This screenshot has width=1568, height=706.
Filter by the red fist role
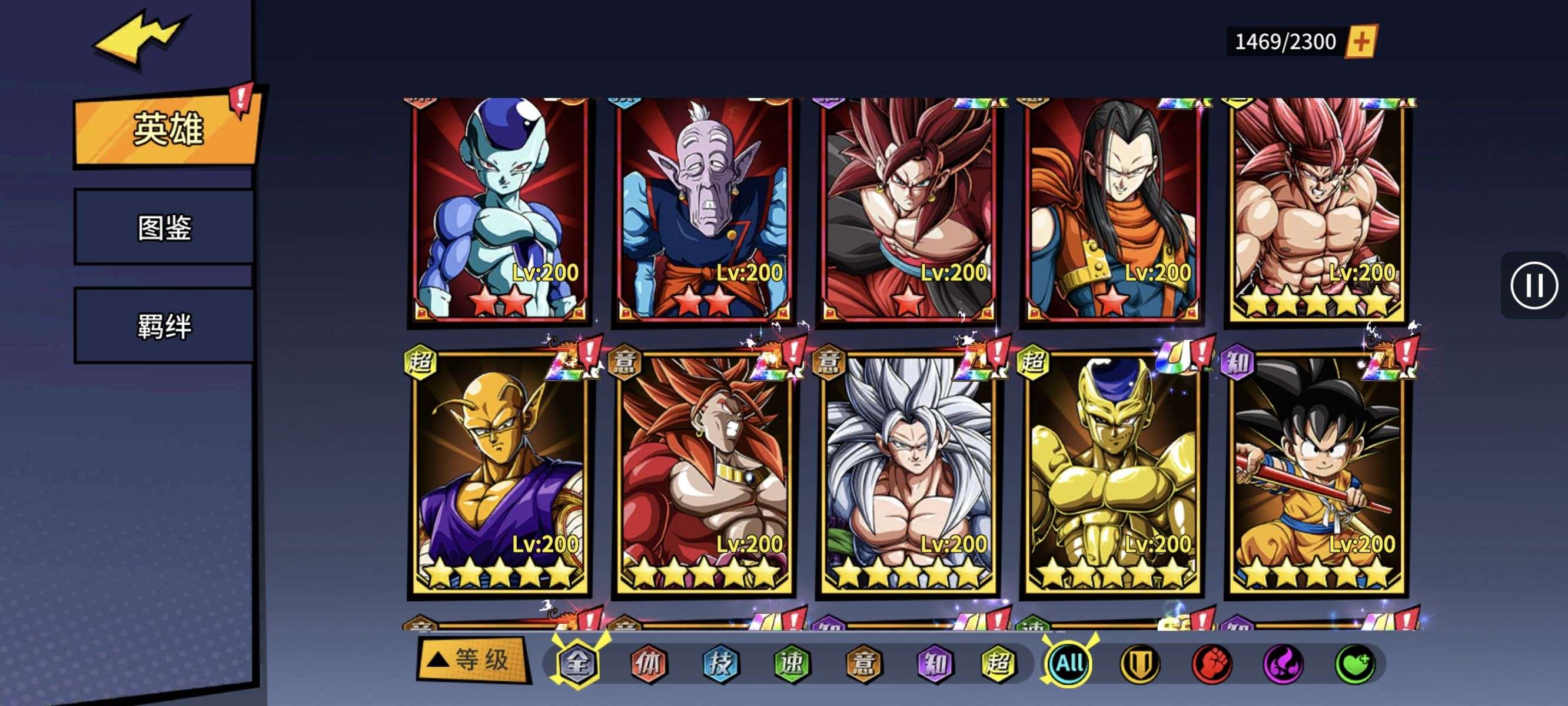(x=1211, y=664)
